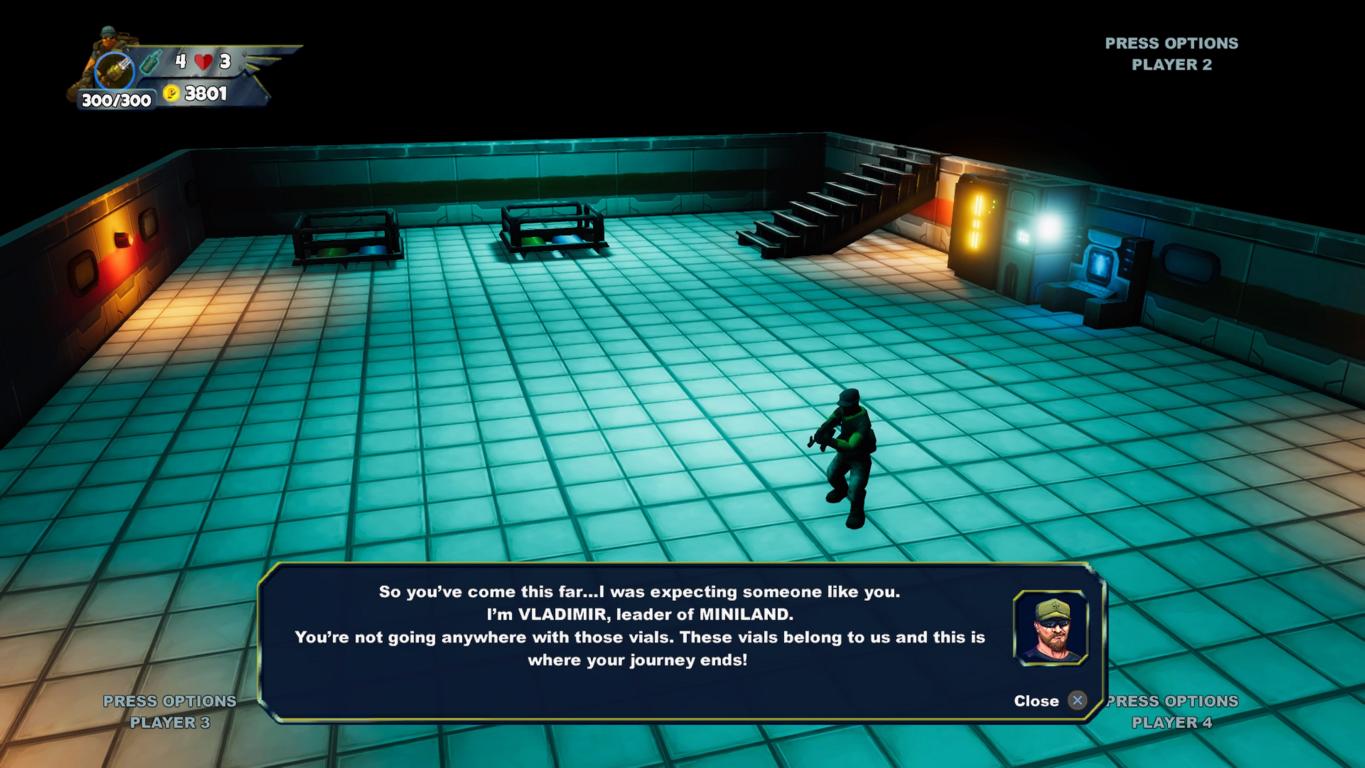Click the grenade icon in the HUD
The height and width of the screenshot is (768, 1365).
pyautogui.click(x=150, y=62)
